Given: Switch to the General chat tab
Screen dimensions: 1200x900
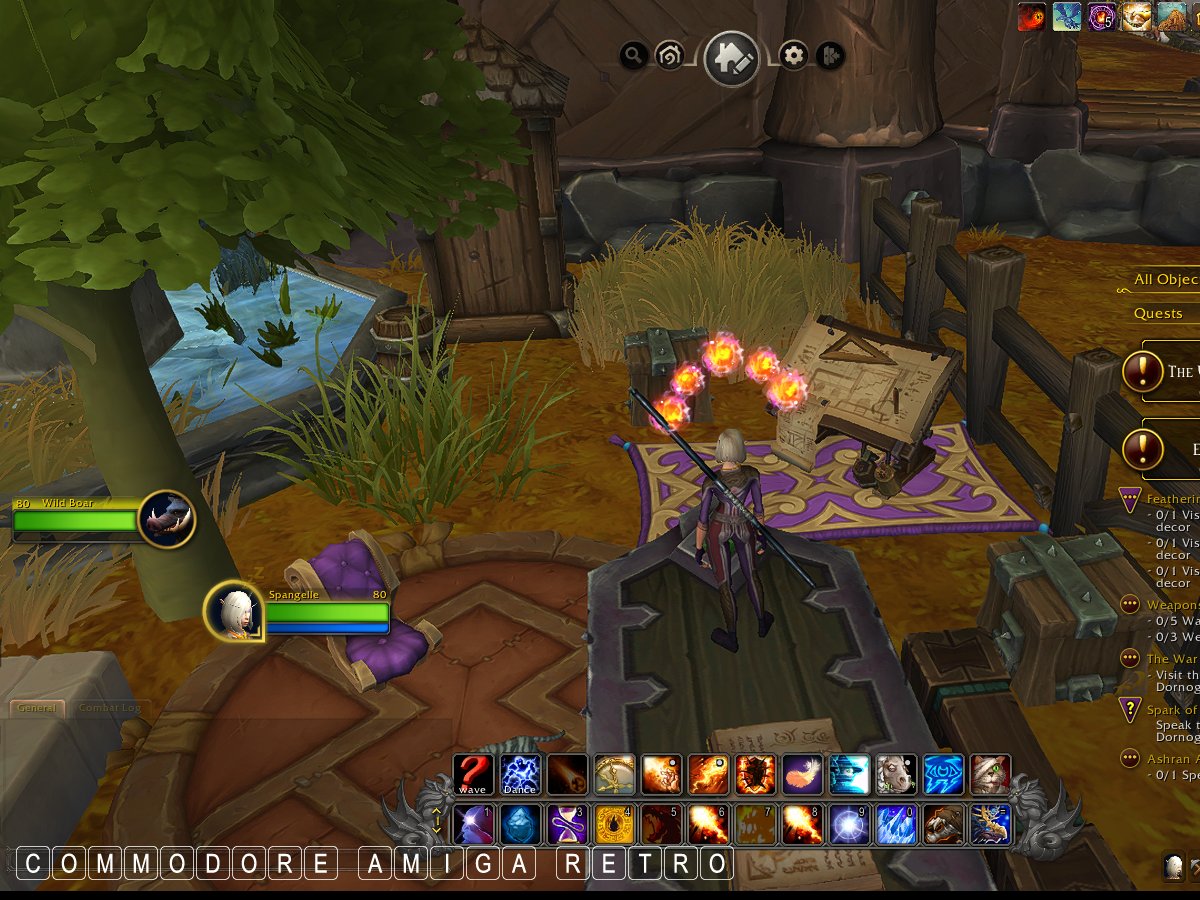Looking at the screenshot, I should click(36, 708).
